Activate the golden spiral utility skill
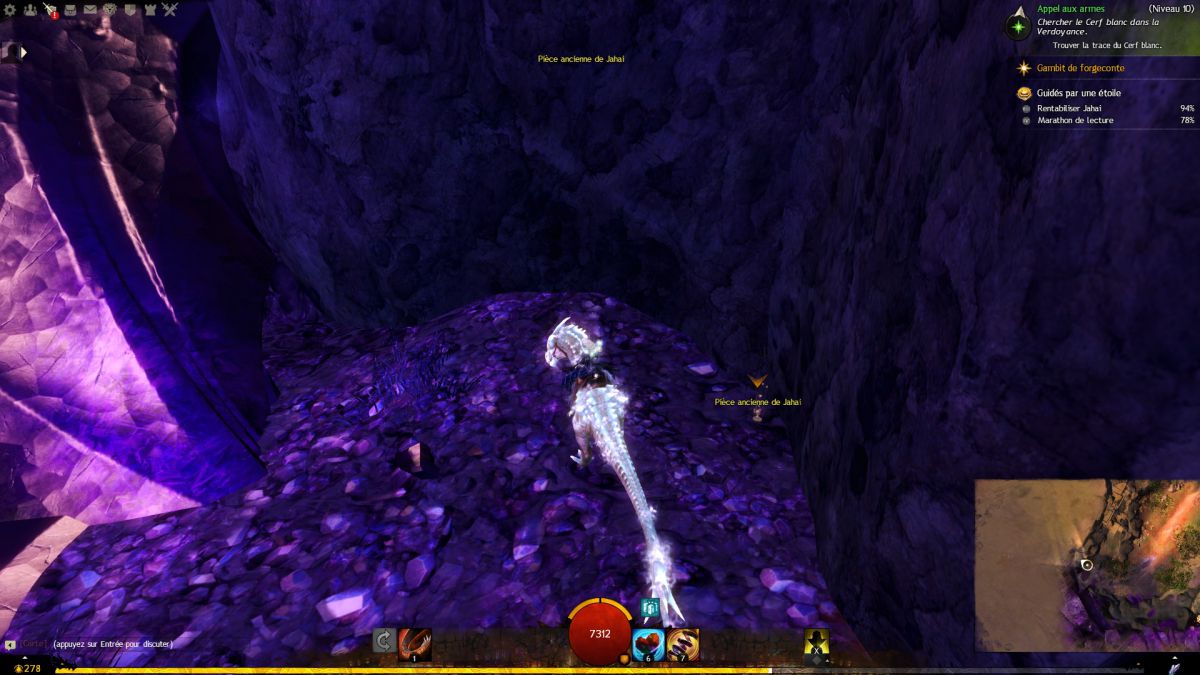The image size is (1200, 675). coord(683,643)
